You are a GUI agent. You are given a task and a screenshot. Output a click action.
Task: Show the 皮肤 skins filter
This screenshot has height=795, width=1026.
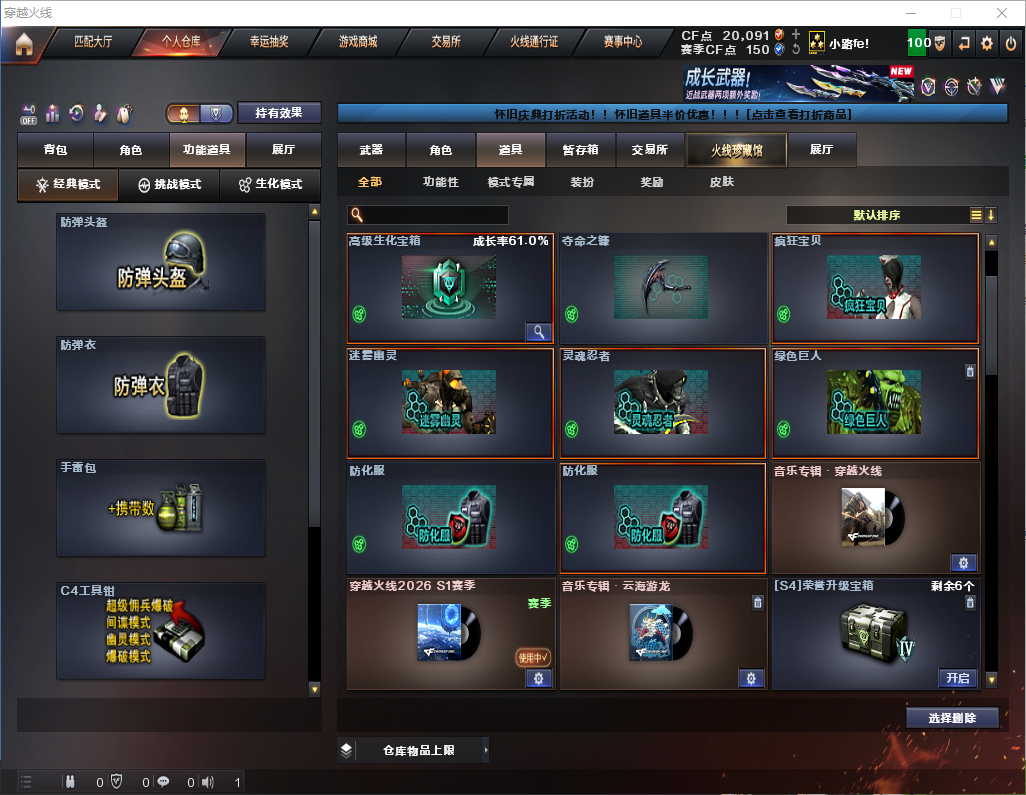(x=721, y=182)
